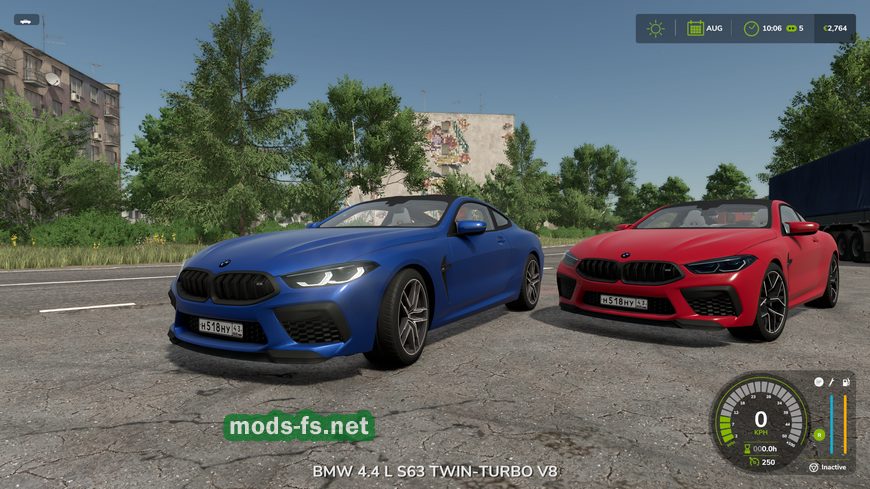Toggle the steering wheel Inactive indicator

tap(813, 467)
